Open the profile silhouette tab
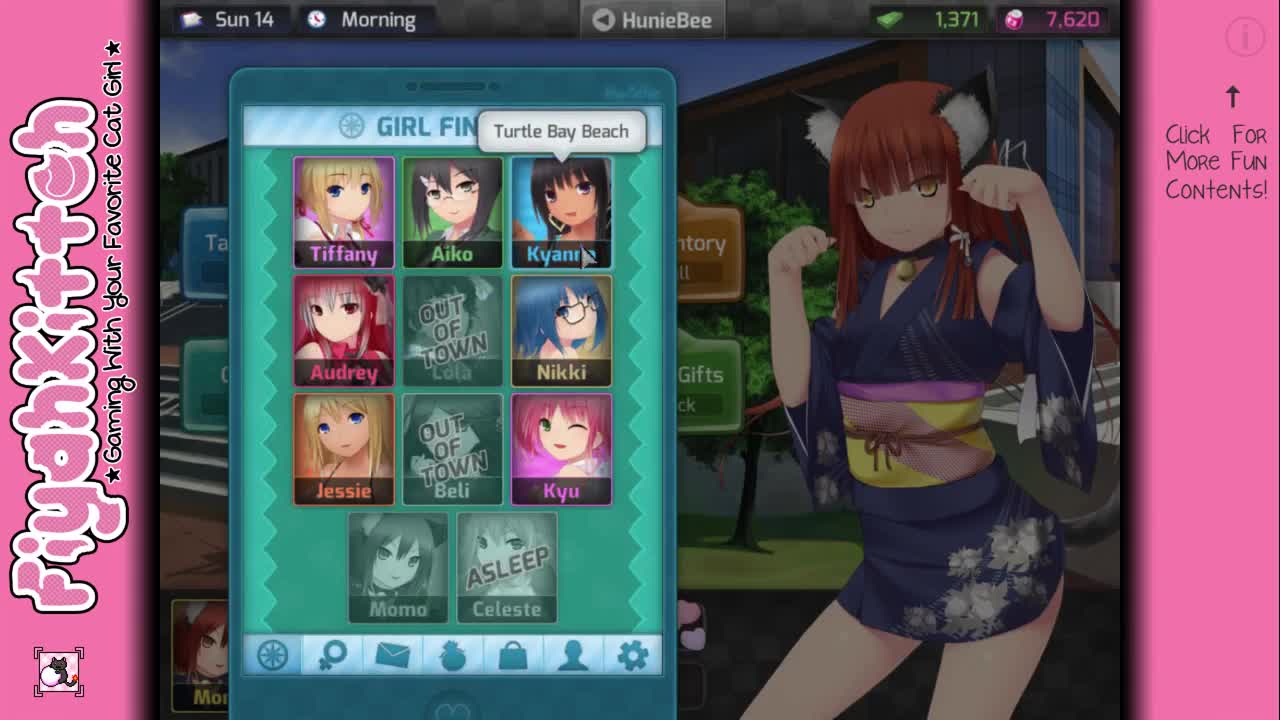Screen dimensions: 1280x720 [573, 655]
